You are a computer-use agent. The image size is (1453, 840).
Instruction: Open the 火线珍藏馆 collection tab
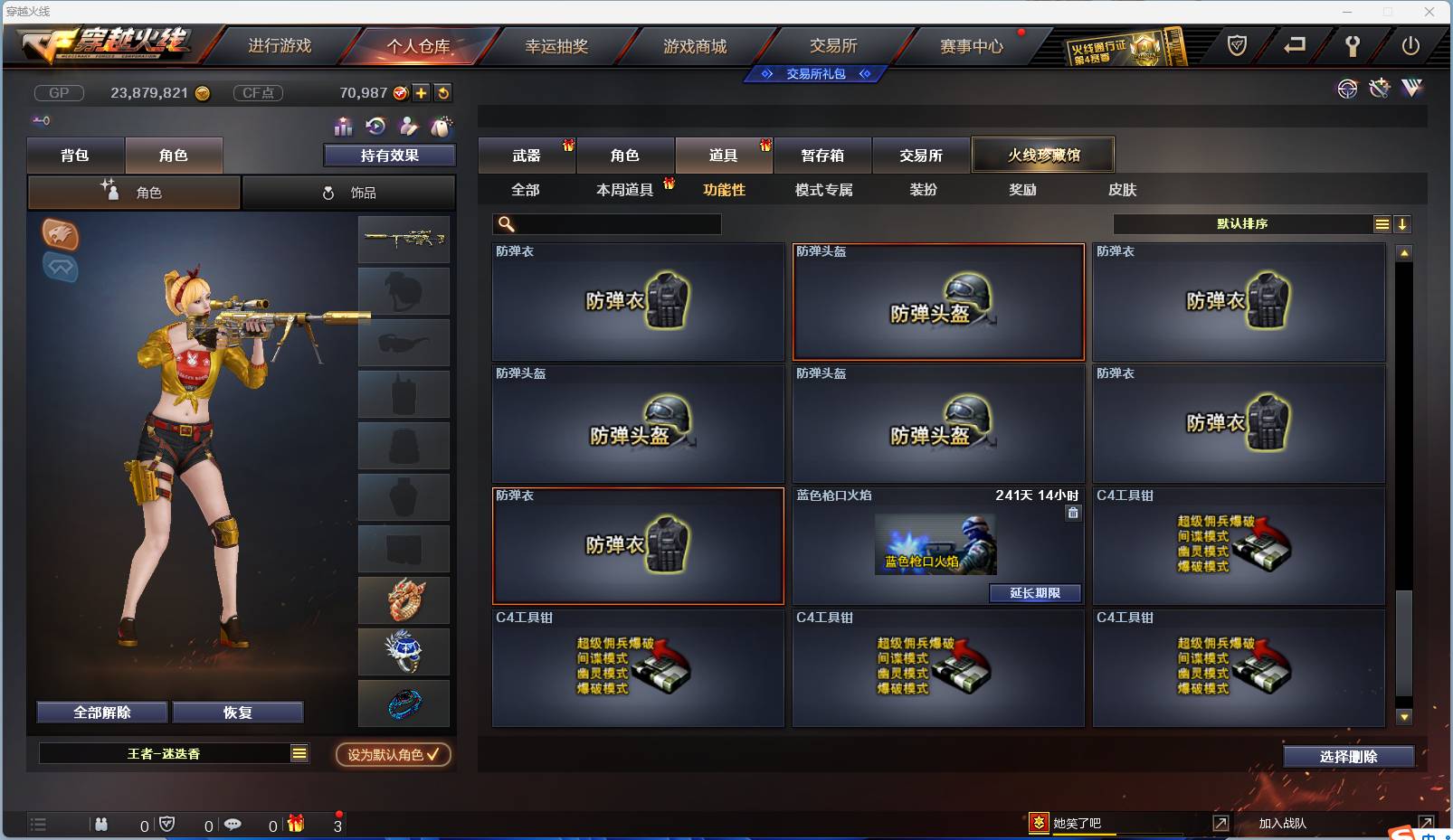1042,154
